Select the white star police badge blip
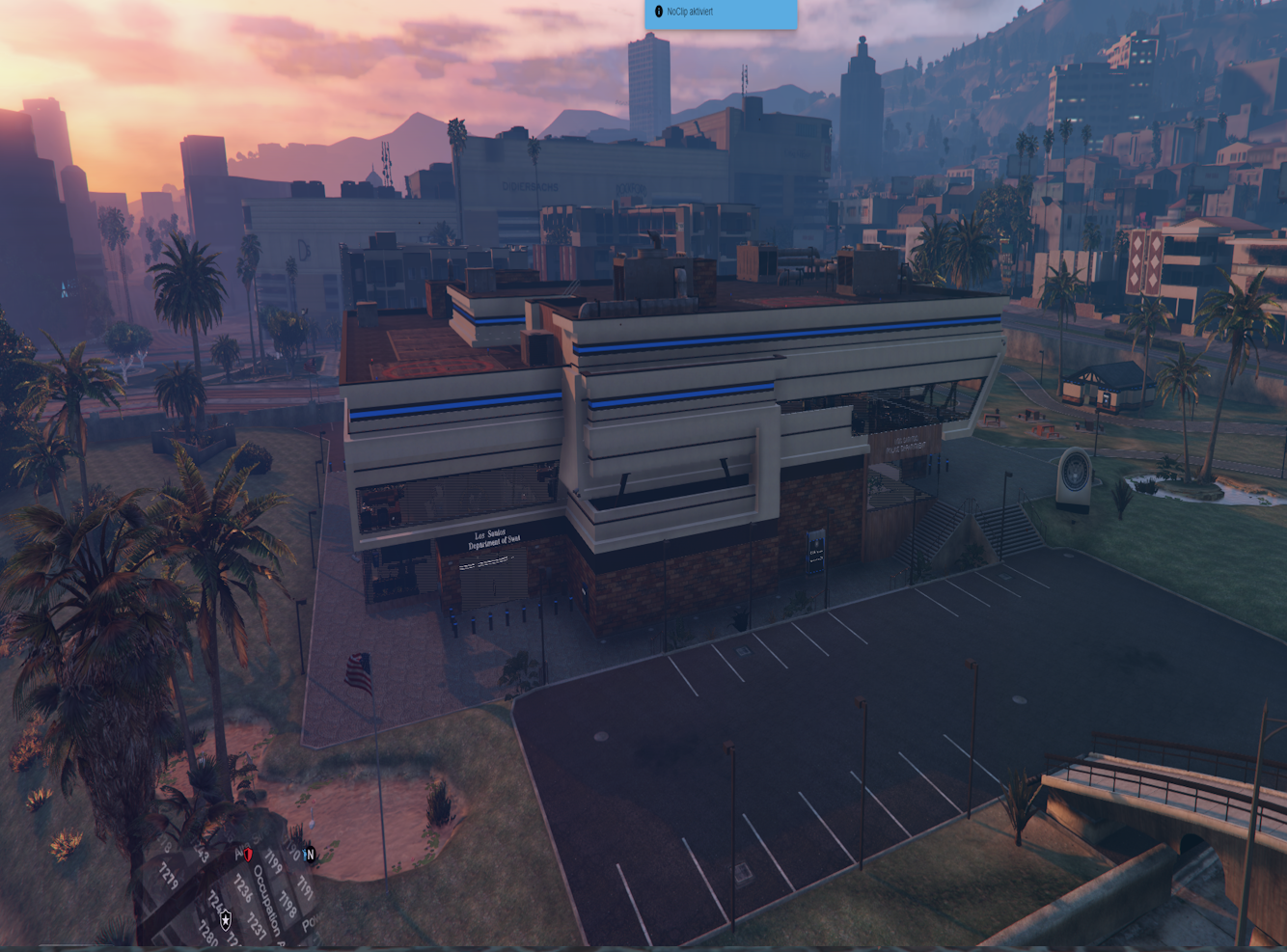The image size is (1287, 952). coord(226,920)
